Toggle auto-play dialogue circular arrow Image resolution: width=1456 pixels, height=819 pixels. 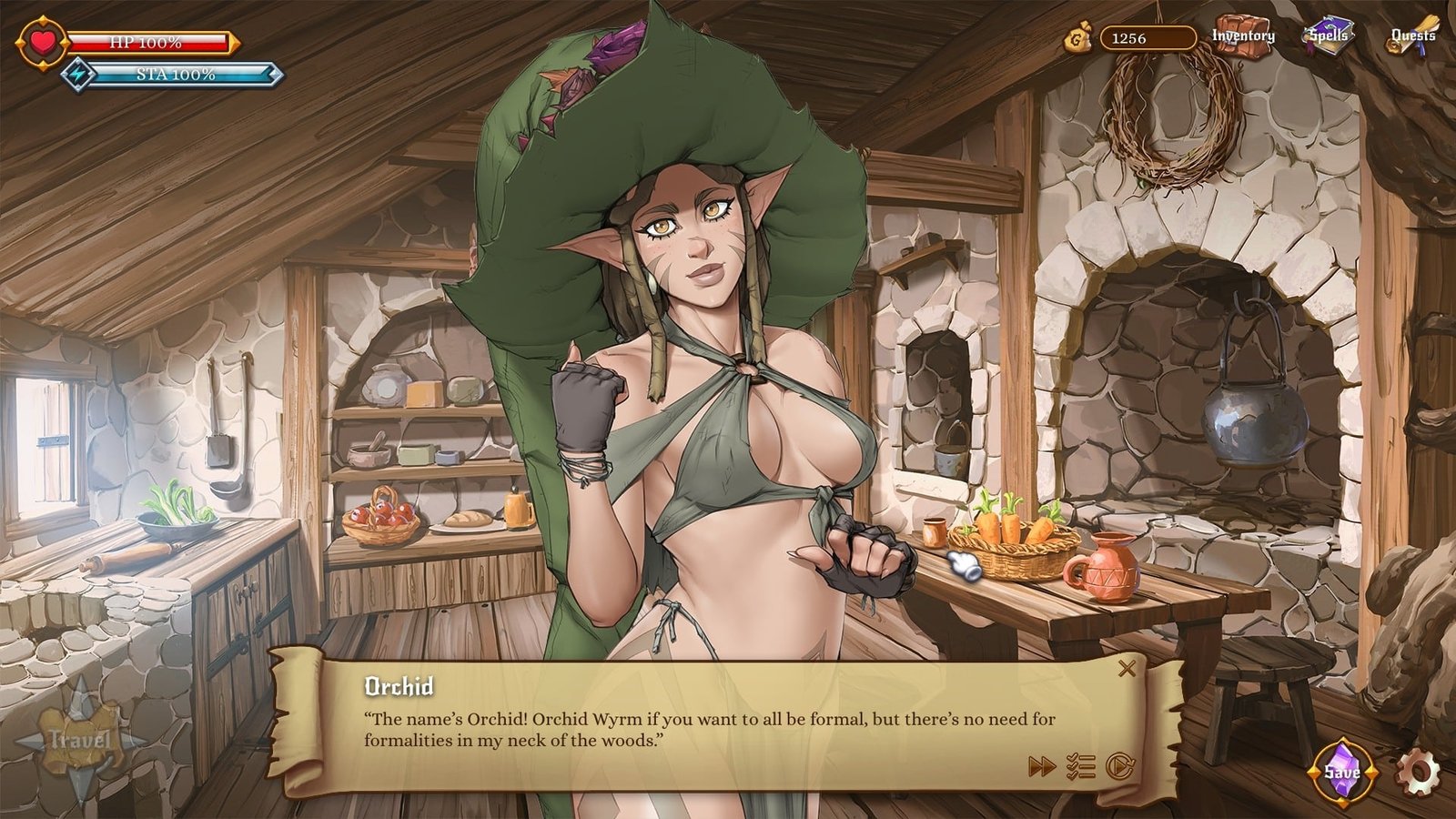pos(1119,767)
